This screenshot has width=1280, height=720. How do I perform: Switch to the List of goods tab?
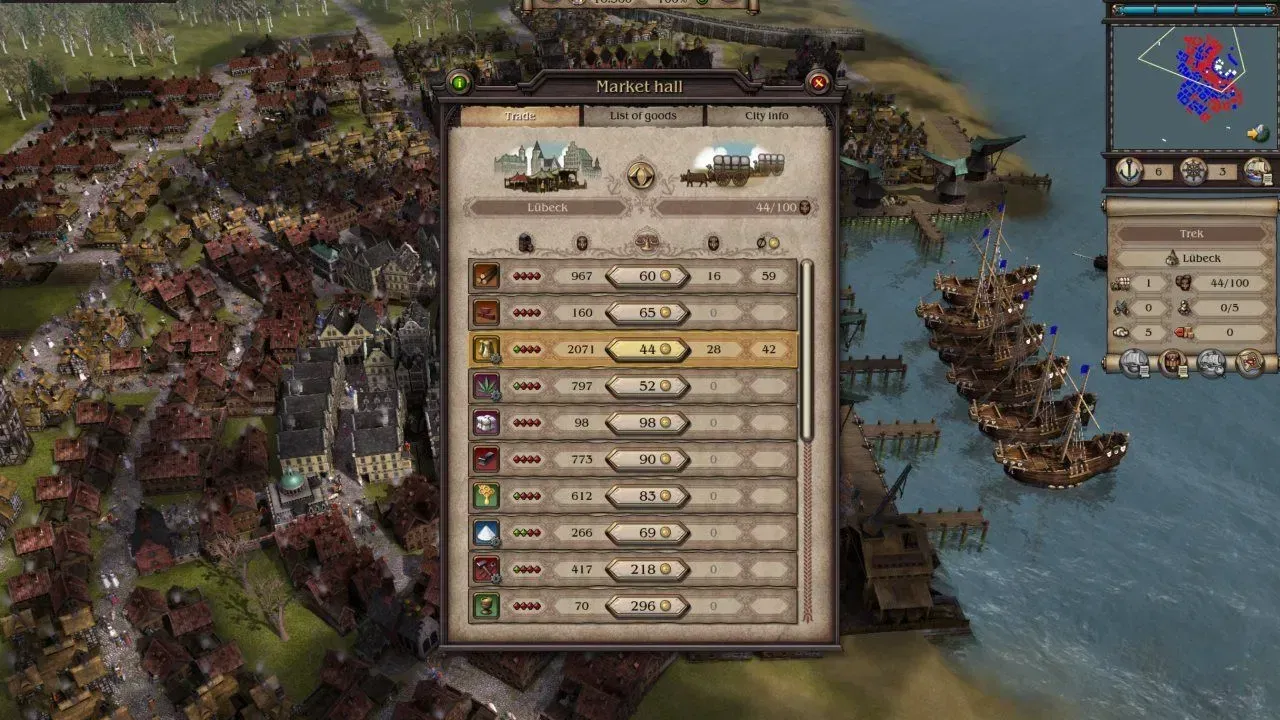[643, 116]
